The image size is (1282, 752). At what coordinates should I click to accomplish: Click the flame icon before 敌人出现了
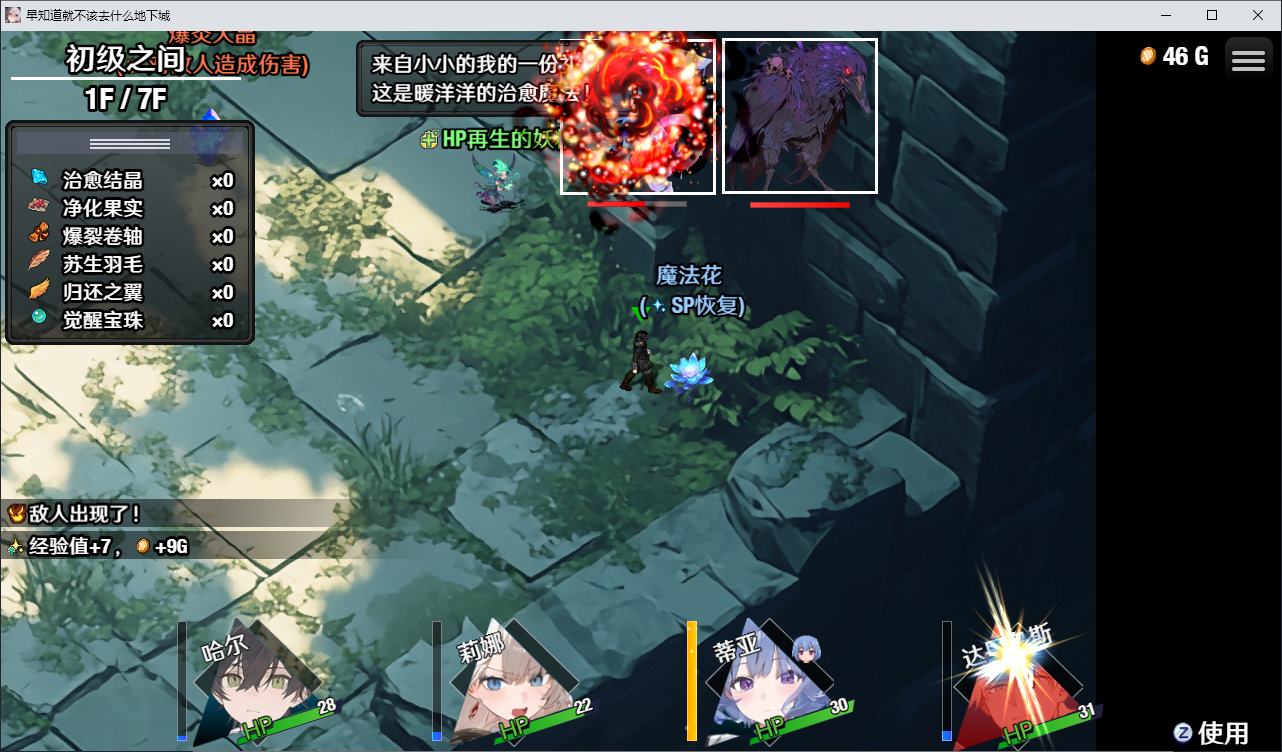click(x=14, y=512)
